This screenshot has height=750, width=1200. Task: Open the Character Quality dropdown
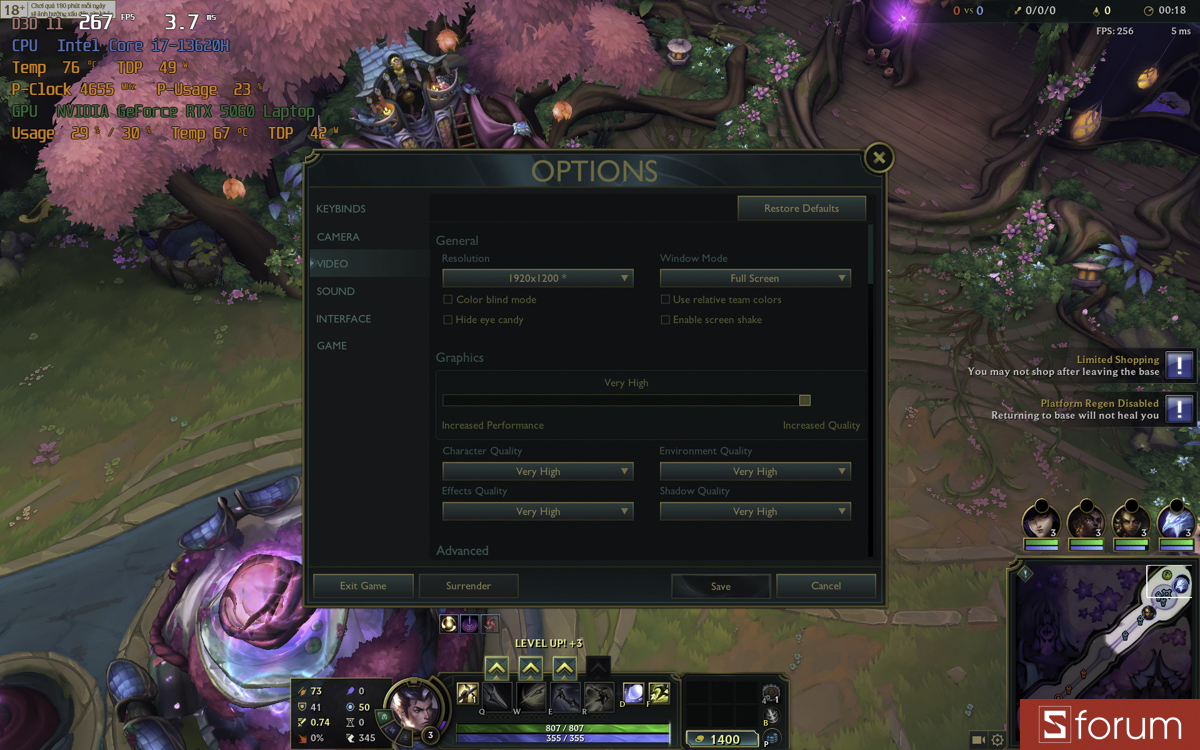click(538, 471)
